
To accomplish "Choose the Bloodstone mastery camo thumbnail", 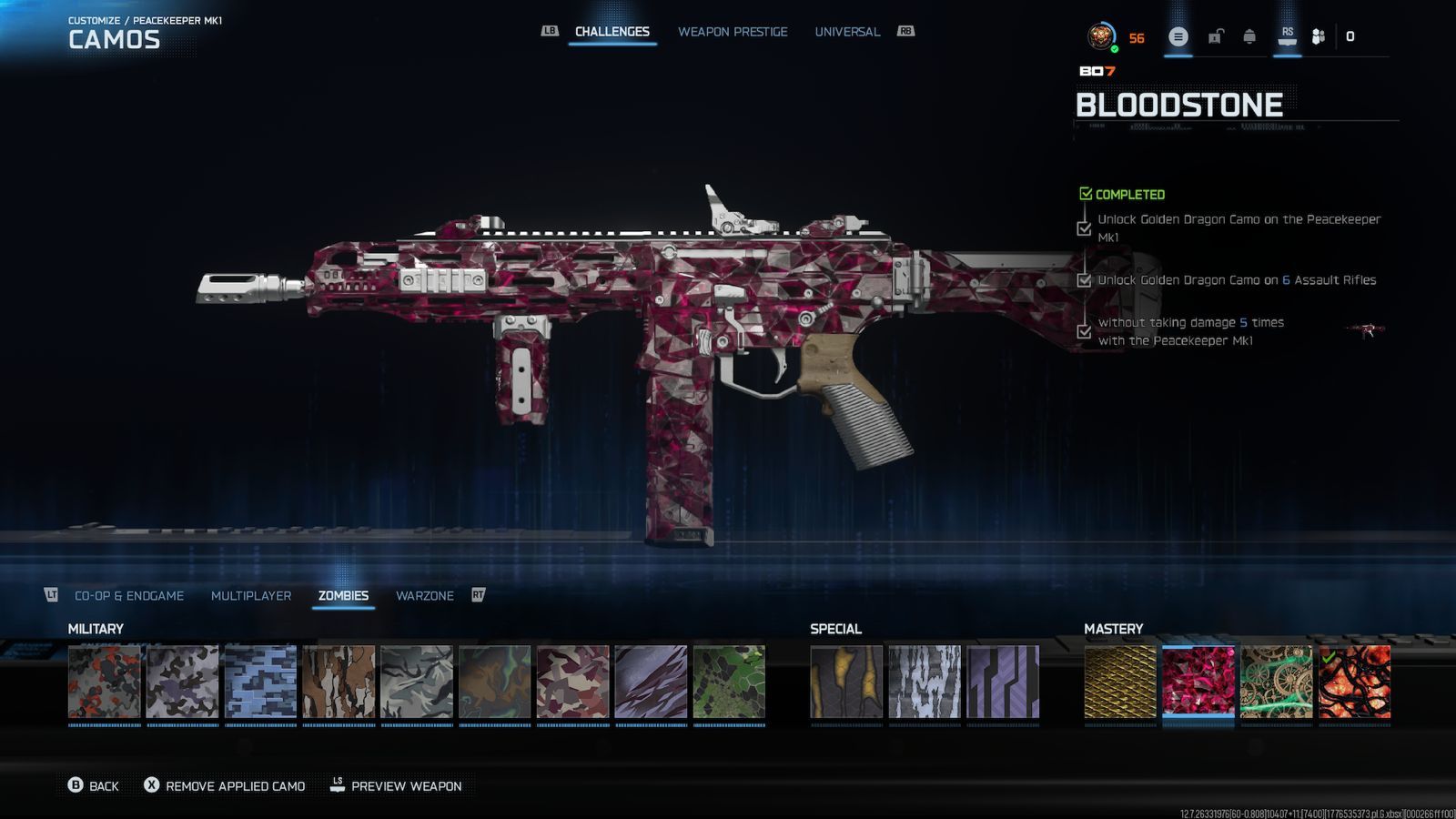I will point(1198,682).
